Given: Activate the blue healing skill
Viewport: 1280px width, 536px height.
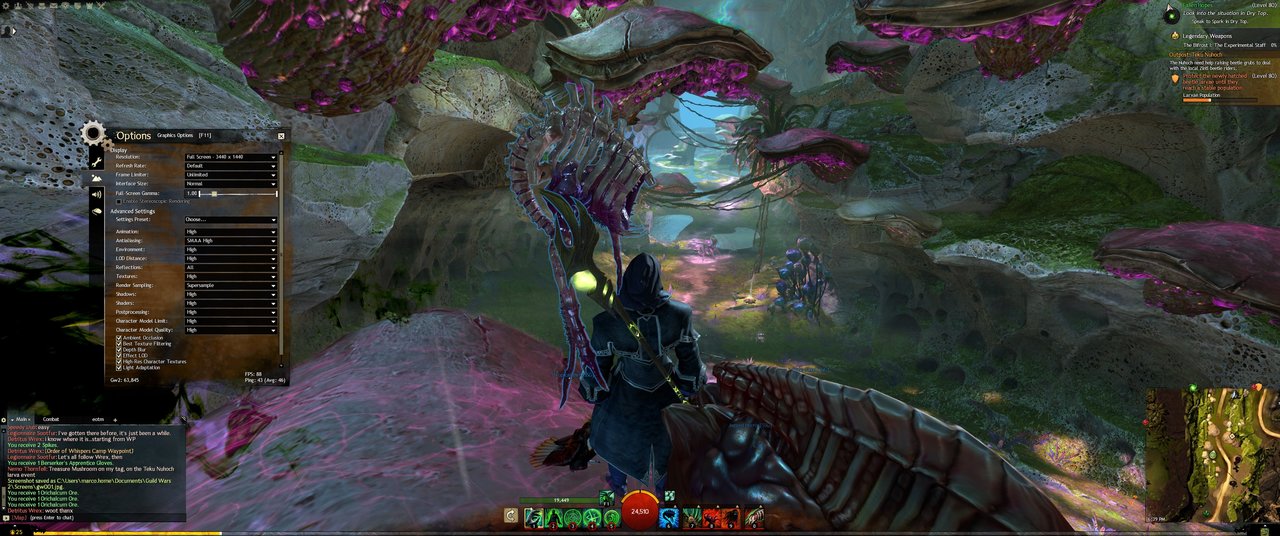Looking at the screenshot, I should [x=668, y=516].
